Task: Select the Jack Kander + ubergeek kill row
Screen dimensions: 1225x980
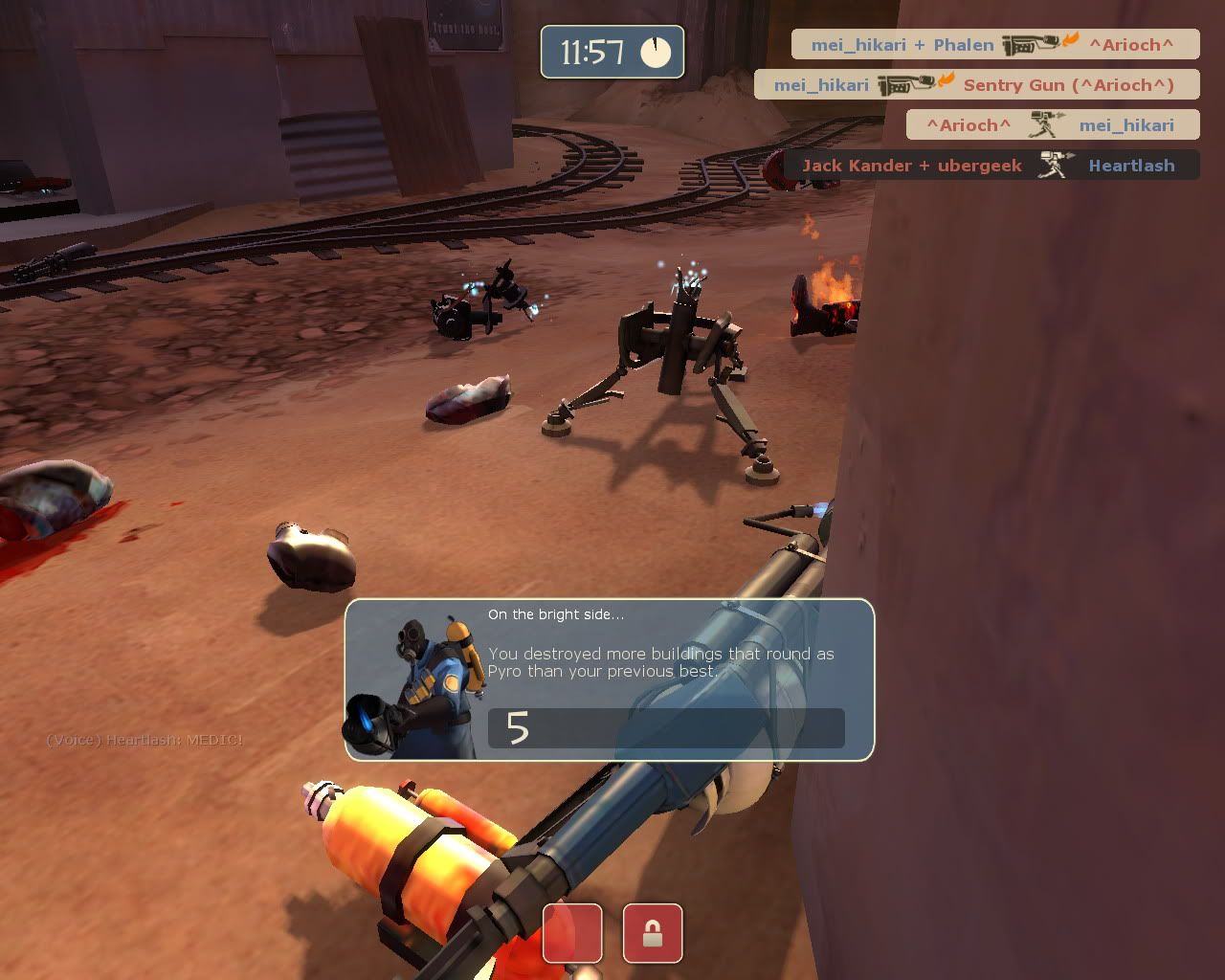Action: coord(991,165)
